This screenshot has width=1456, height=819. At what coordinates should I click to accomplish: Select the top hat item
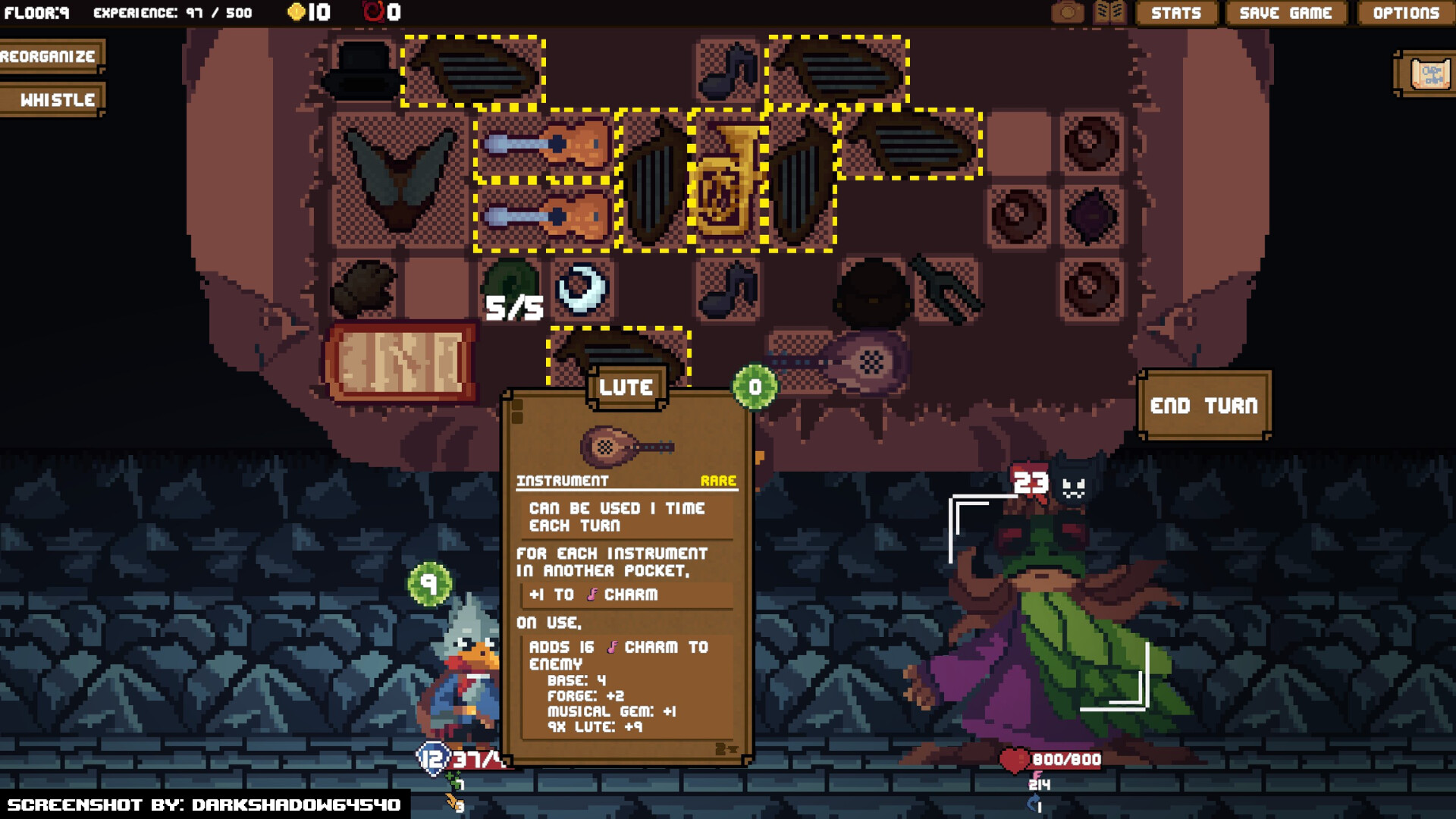click(x=364, y=72)
